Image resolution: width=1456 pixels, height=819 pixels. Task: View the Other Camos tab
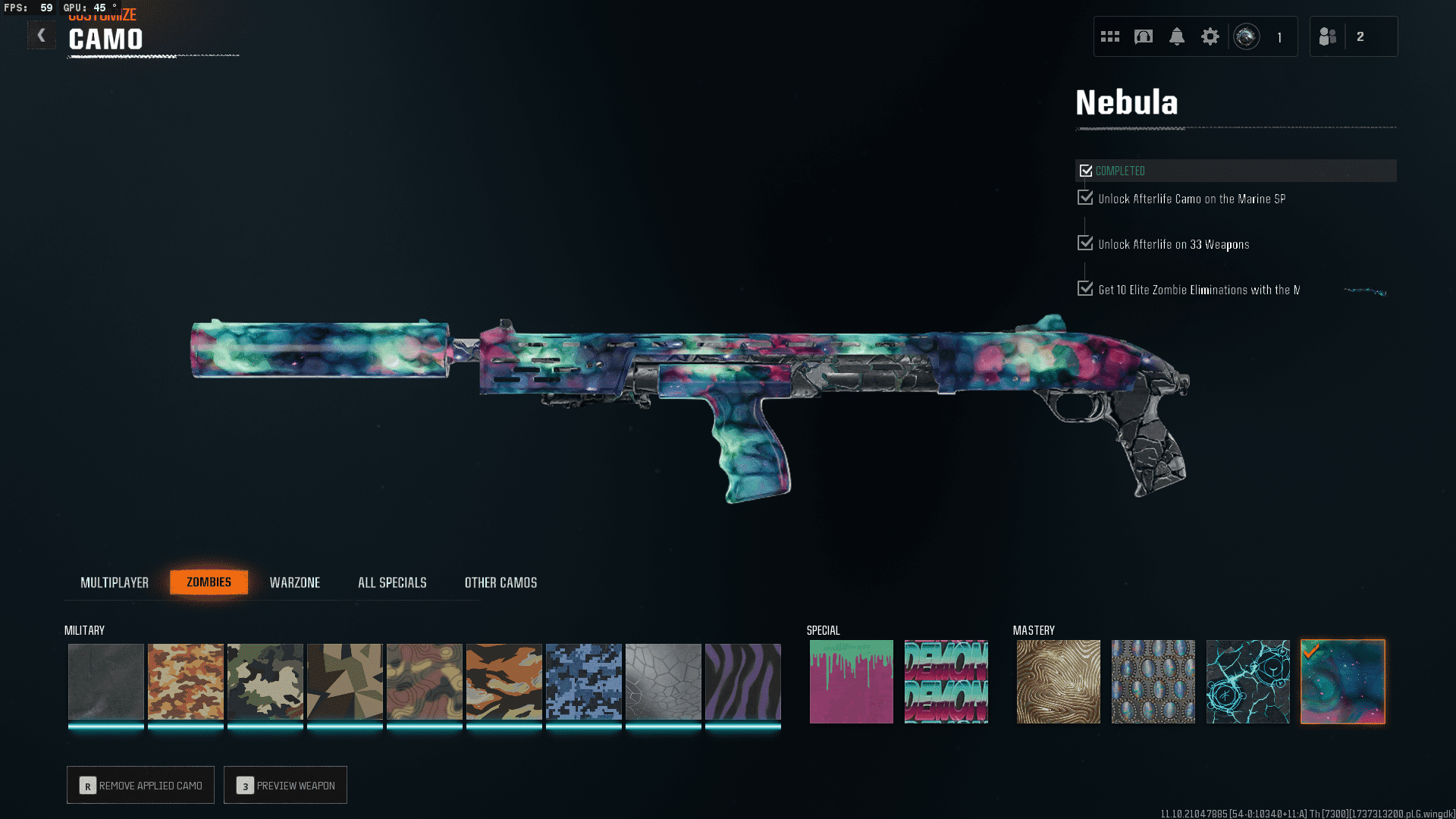[500, 582]
